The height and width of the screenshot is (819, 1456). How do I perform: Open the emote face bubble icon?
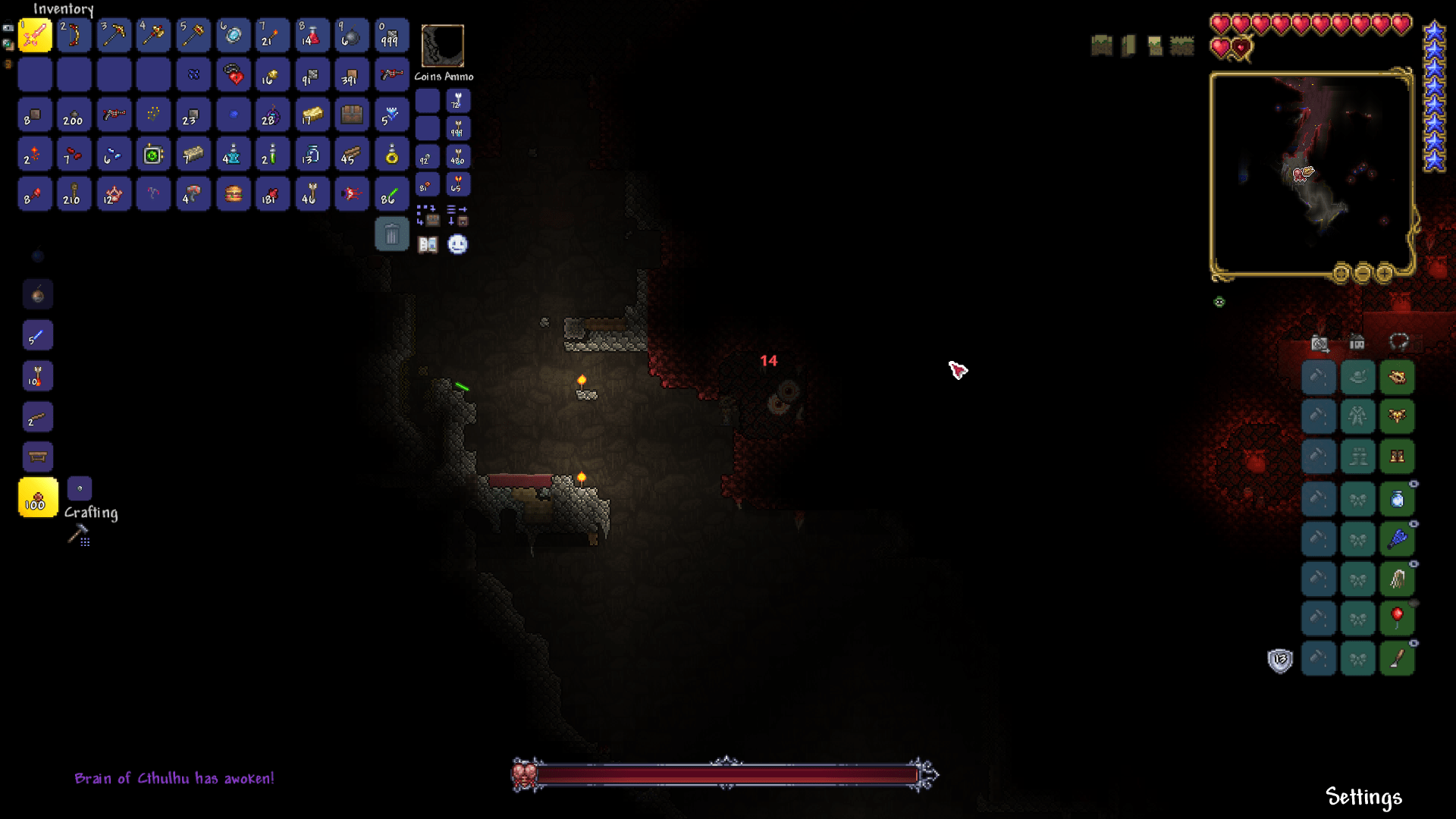click(457, 244)
